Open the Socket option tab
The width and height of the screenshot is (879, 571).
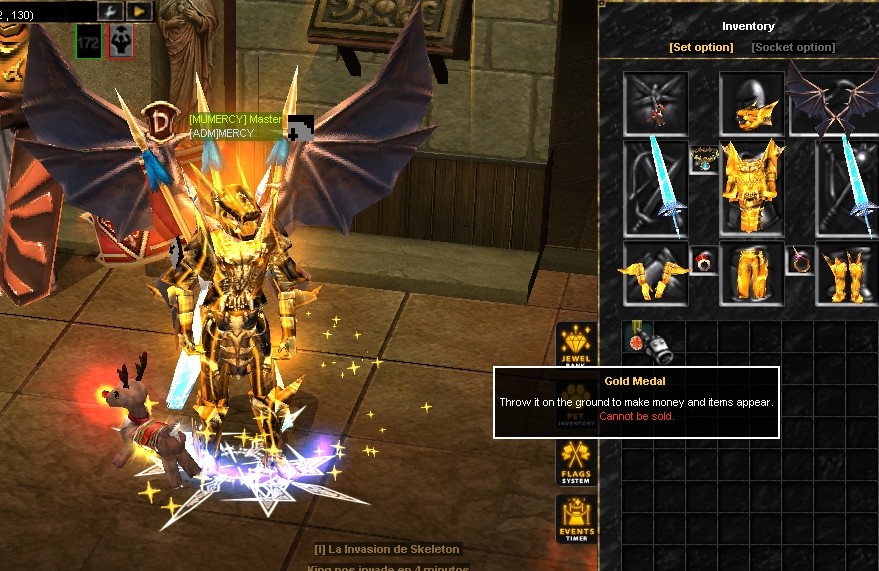tap(793, 47)
